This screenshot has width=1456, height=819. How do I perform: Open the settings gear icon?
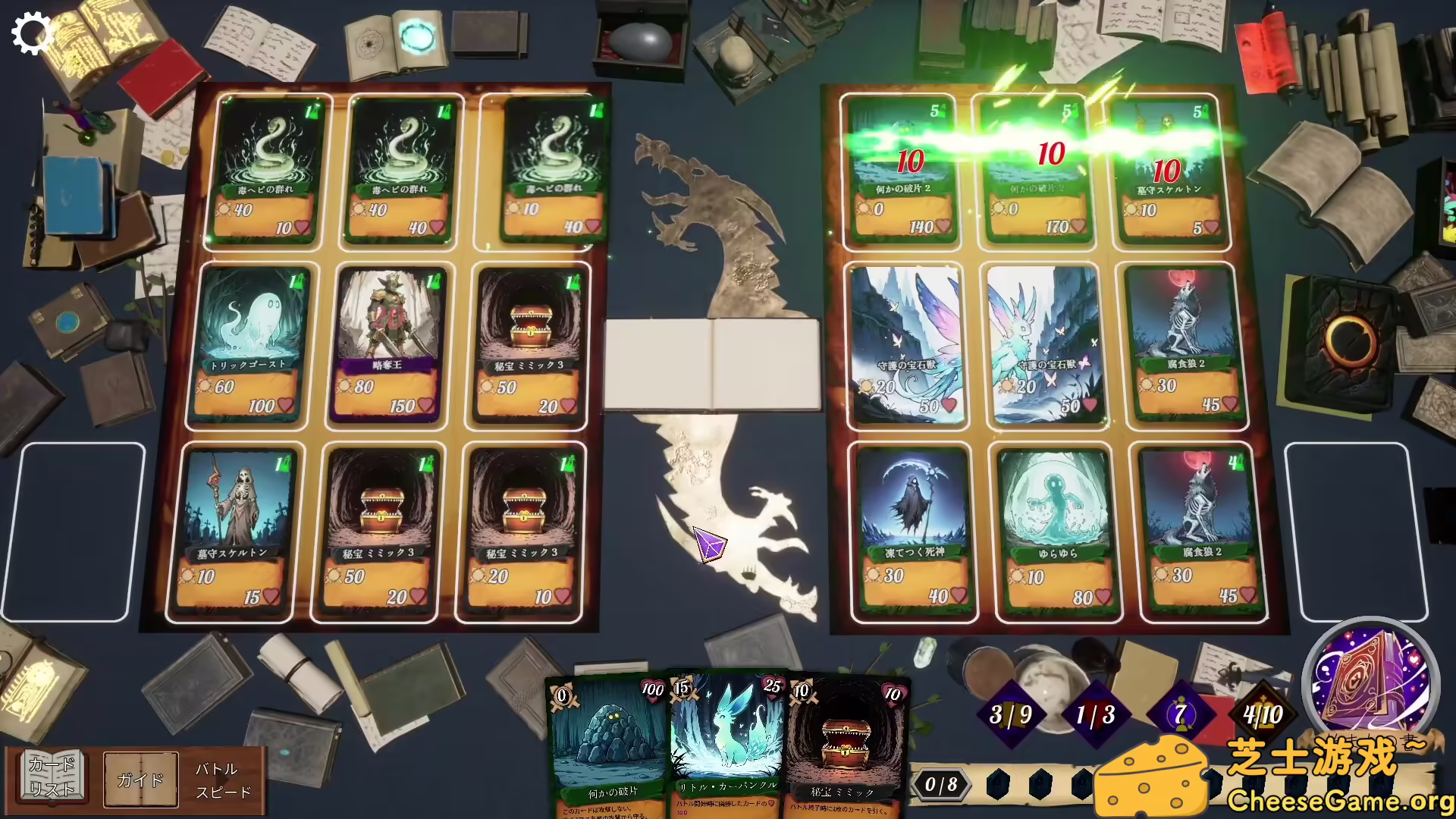[32, 32]
